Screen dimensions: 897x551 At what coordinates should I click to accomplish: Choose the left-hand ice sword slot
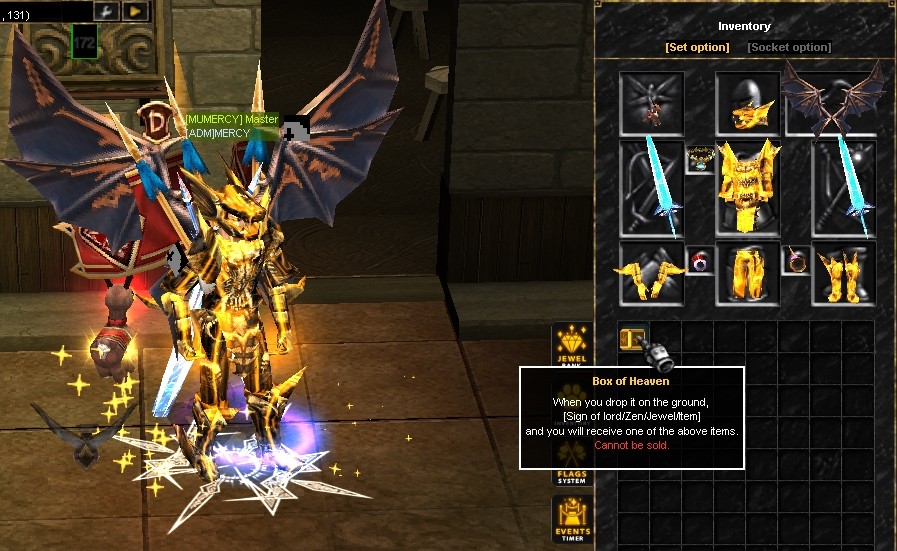[651, 188]
